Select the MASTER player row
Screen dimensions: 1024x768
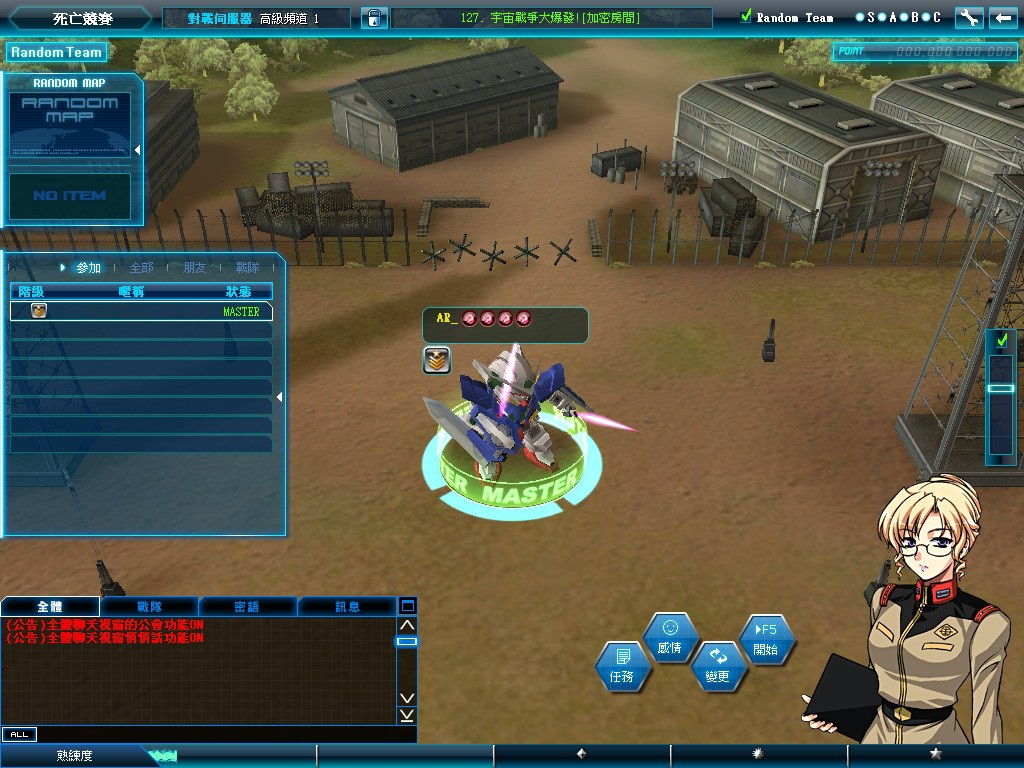click(141, 311)
